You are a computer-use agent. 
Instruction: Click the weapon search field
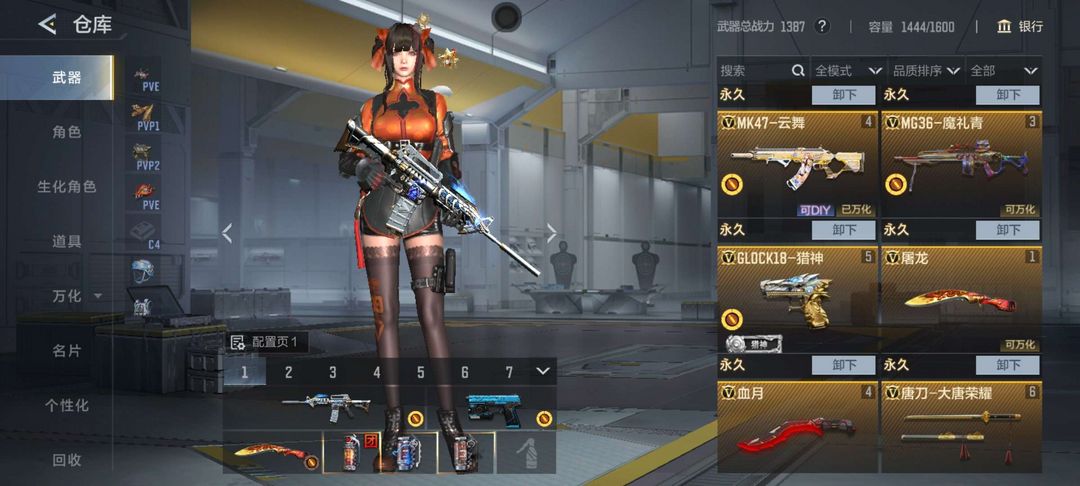tap(755, 71)
